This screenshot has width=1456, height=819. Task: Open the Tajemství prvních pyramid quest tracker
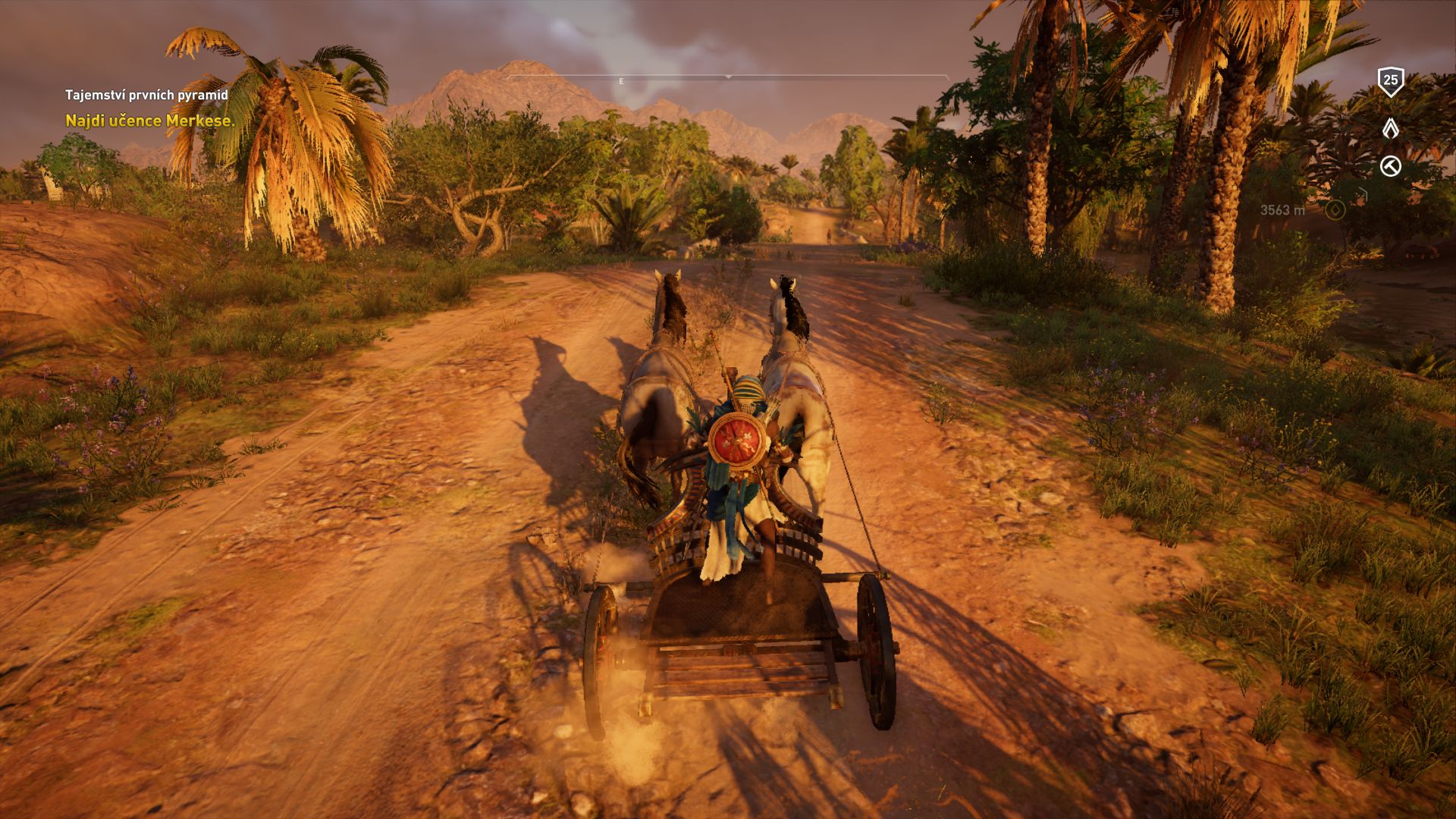[x=146, y=95]
